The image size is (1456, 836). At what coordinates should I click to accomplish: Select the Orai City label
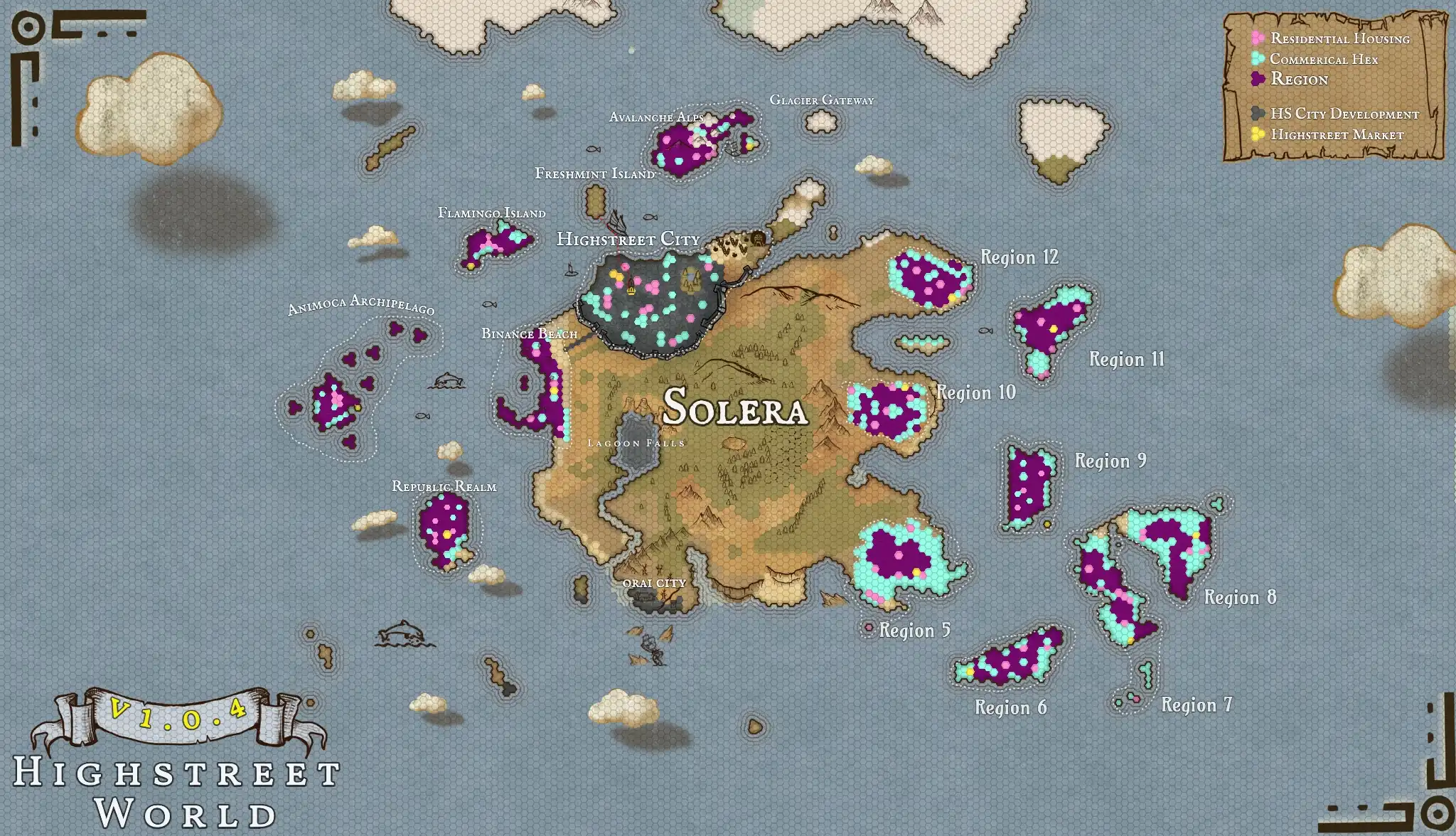[x=654, y=583]
